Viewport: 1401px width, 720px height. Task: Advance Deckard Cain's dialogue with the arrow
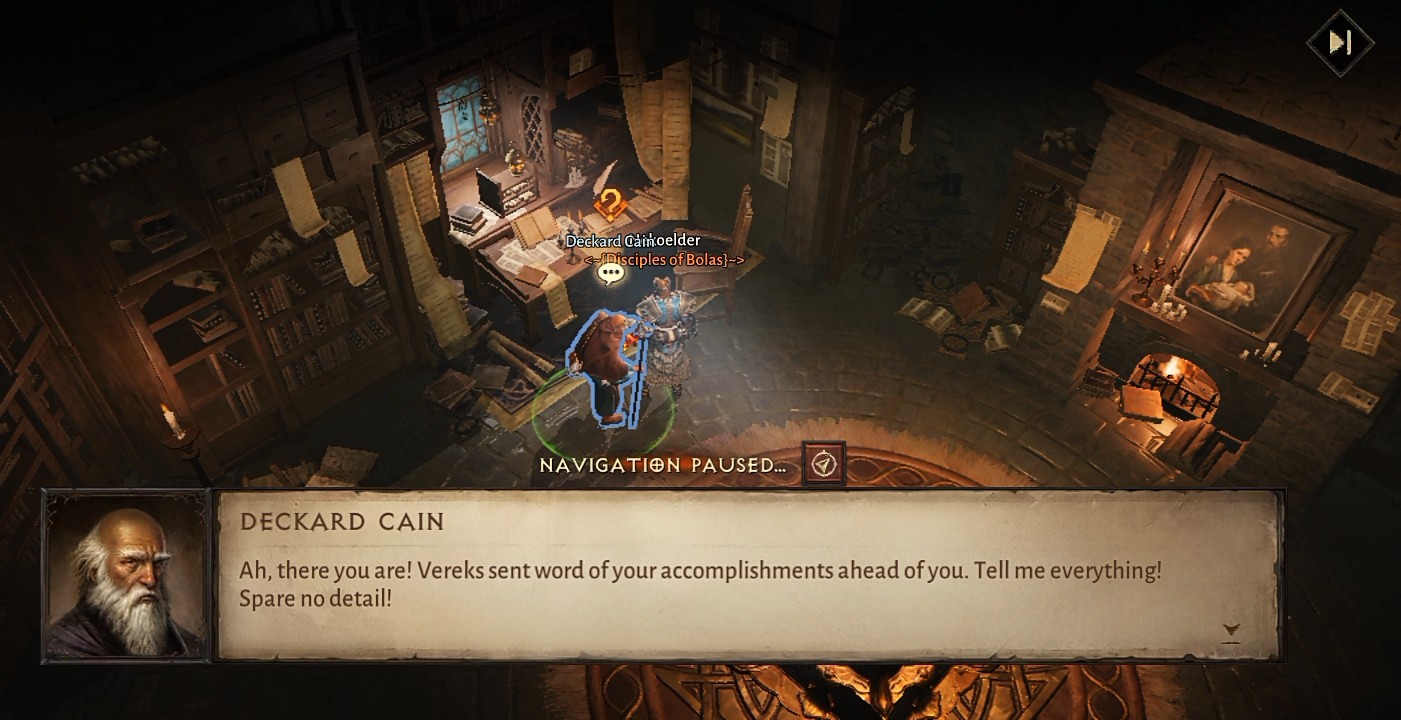[x=1231, y=630]
